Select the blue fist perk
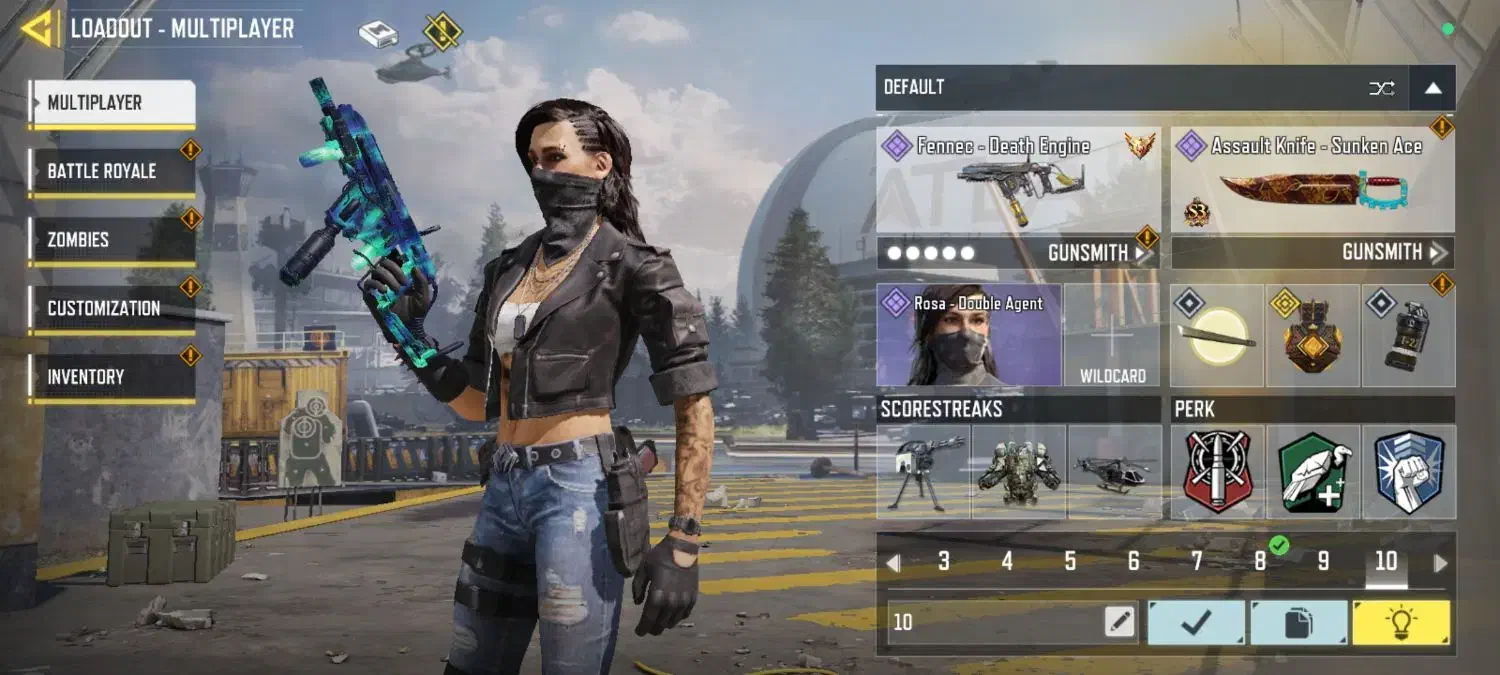The image size is (1500, 675). tap(1408, 471)
